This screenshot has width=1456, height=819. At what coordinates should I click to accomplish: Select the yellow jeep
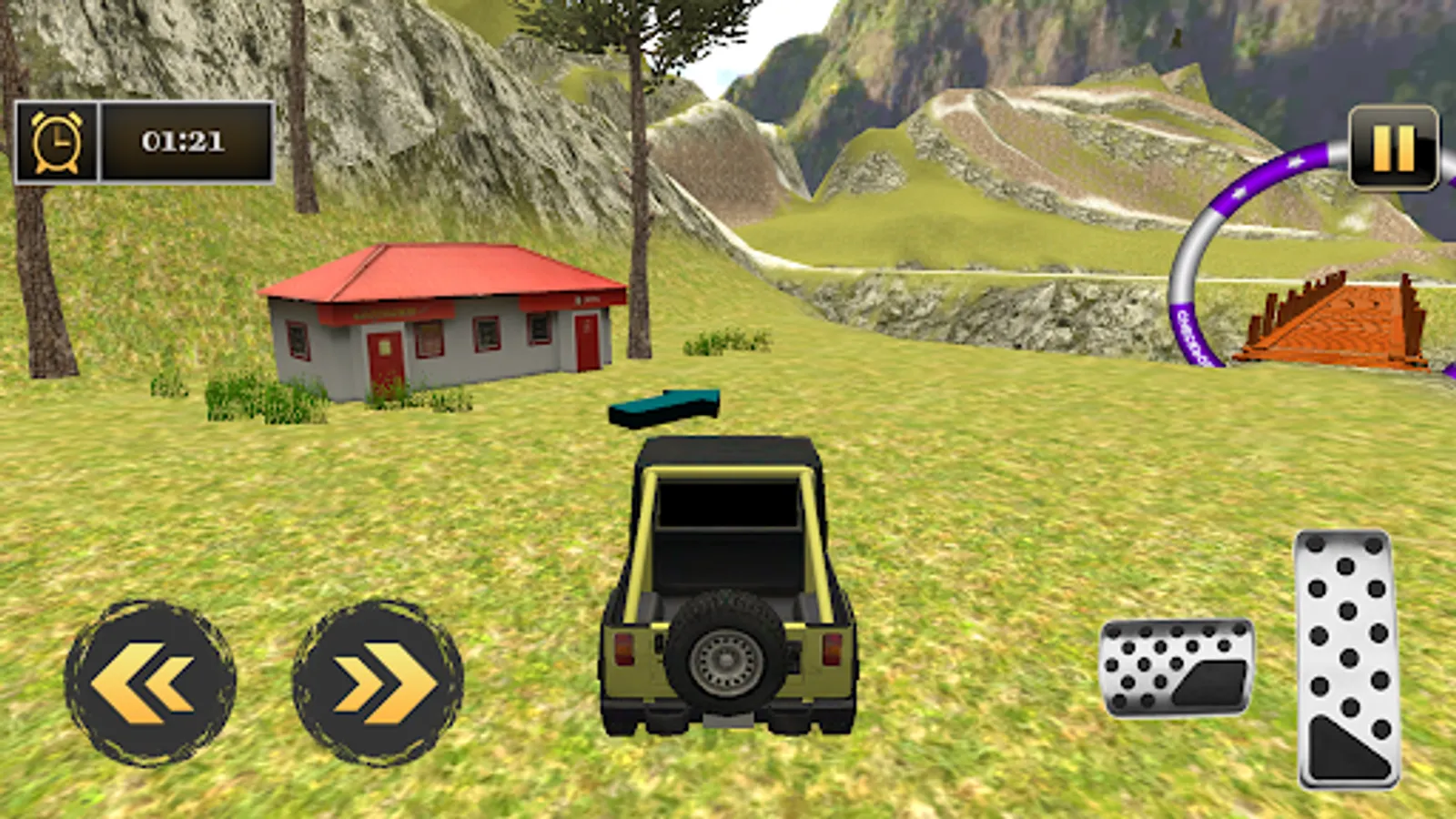[728, 582]
